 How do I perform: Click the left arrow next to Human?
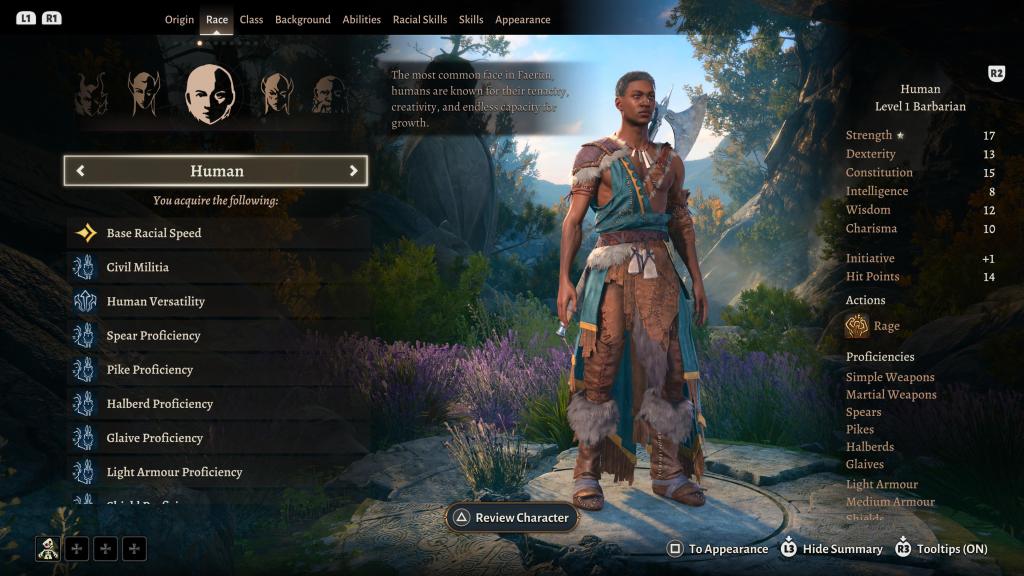80,171
